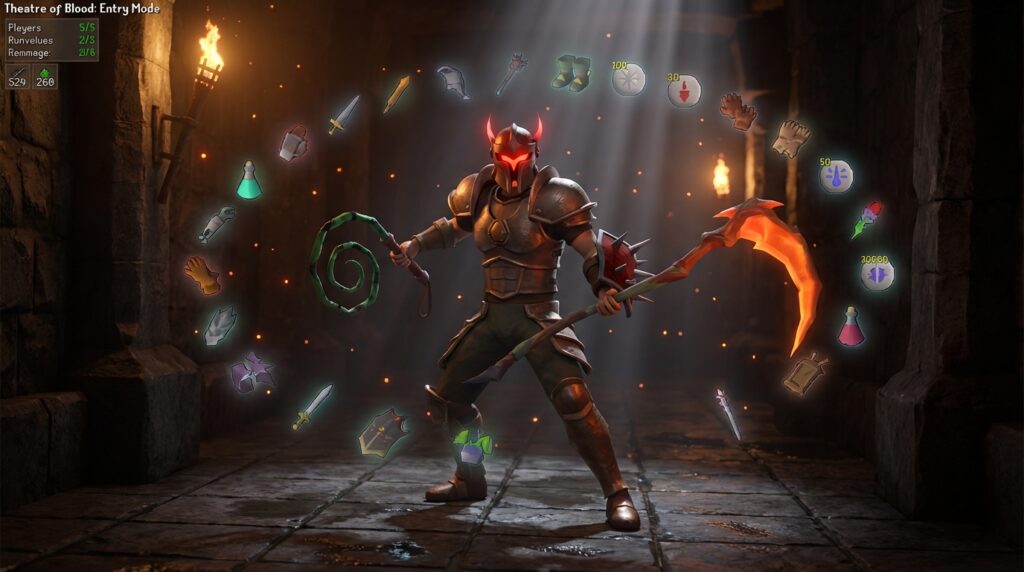Select the pale tan gloves item
This screenshot has height=572, width=1024.
point(790,138)
